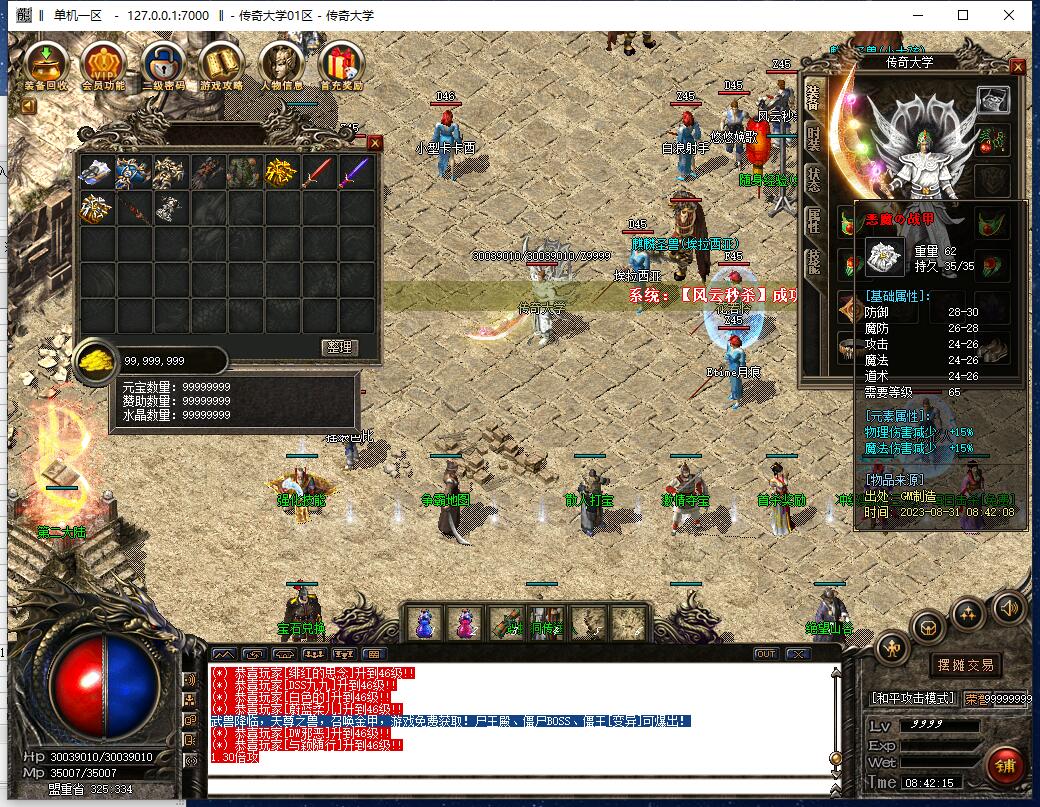Open the VIP 会员功能 menu

pos(103,66)
